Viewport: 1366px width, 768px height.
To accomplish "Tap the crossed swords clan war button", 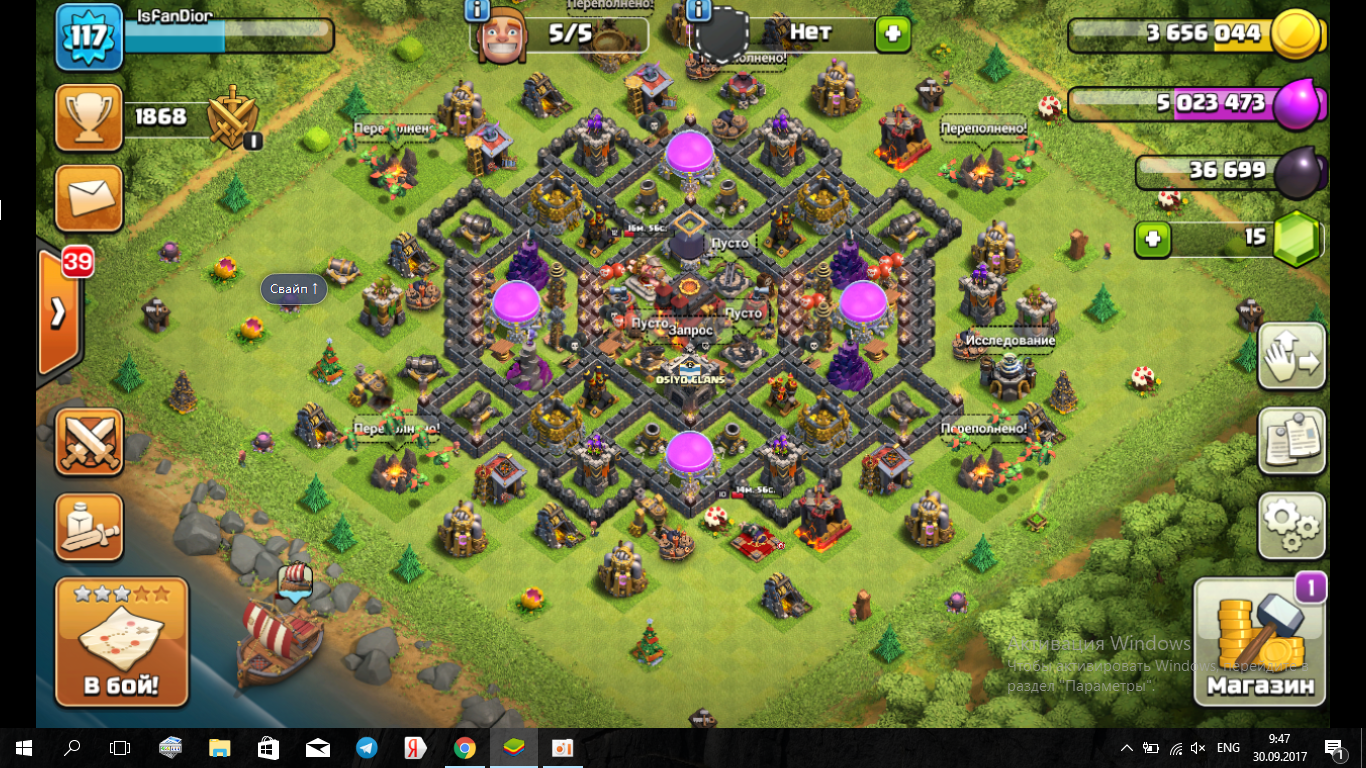I will pos(90,441).
